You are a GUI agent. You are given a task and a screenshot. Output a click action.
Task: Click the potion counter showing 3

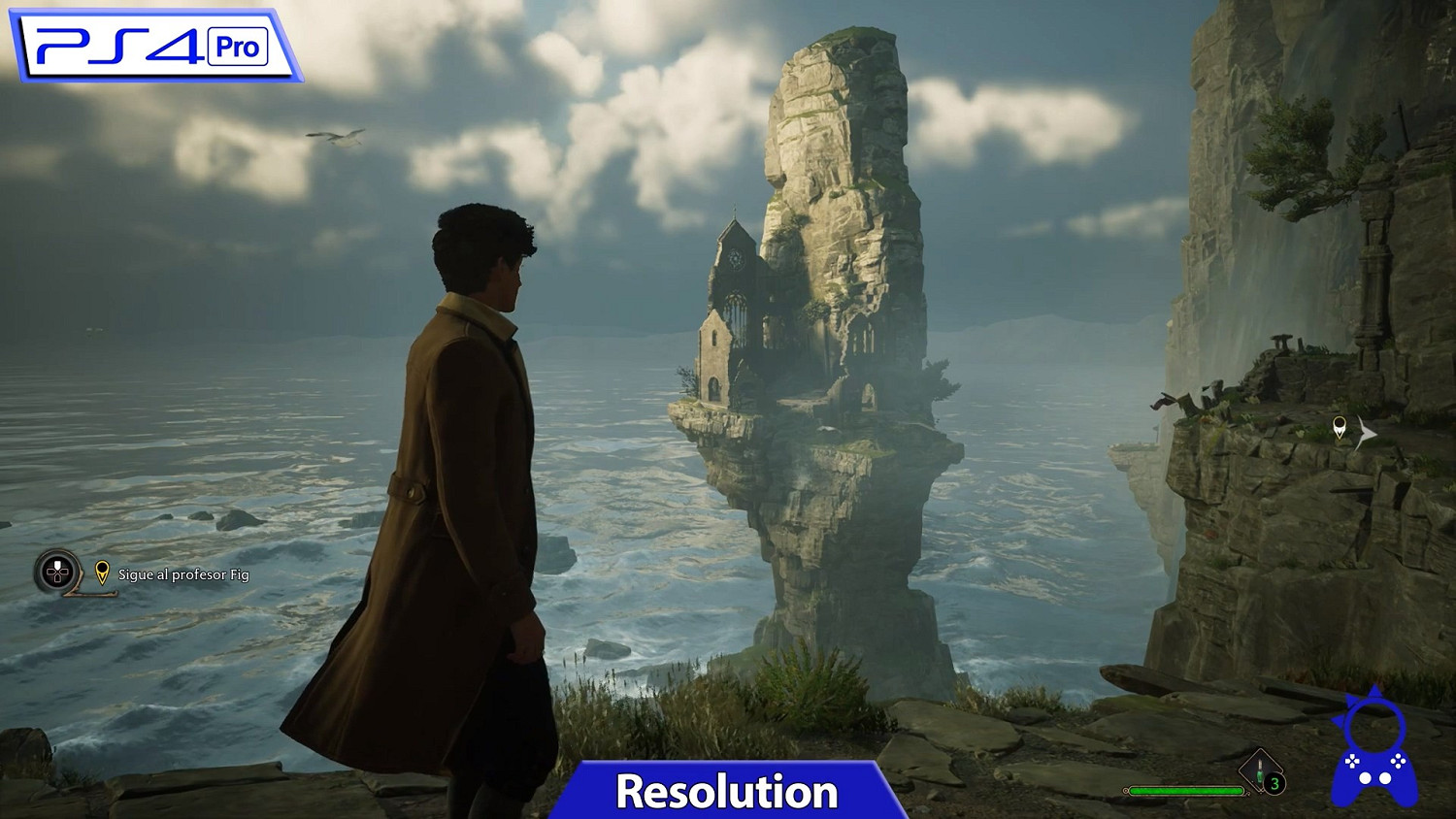[x=1274, y=782]
